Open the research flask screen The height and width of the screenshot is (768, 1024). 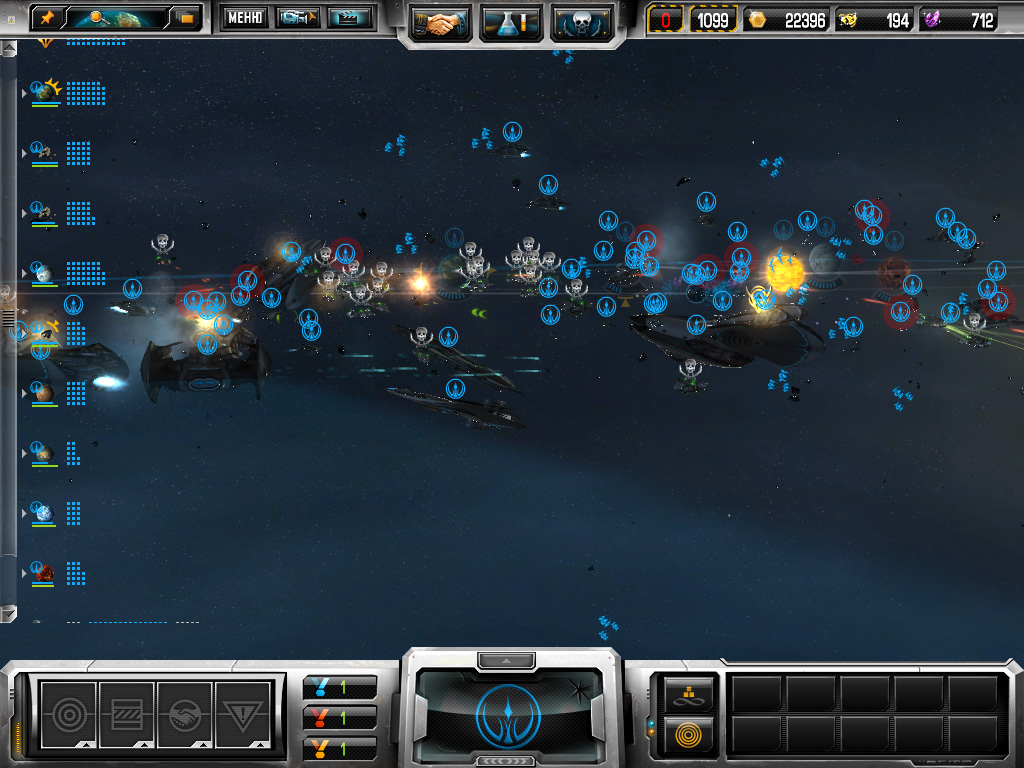511,22
